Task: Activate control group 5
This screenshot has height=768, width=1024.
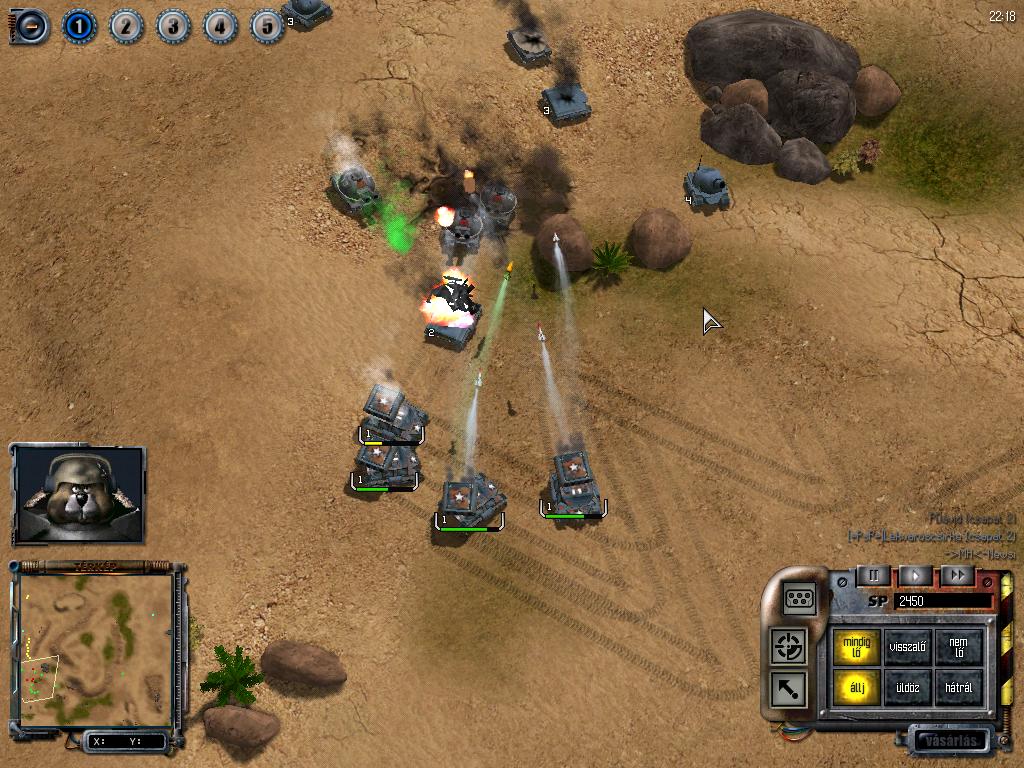Action: click(x=267, y=25)
